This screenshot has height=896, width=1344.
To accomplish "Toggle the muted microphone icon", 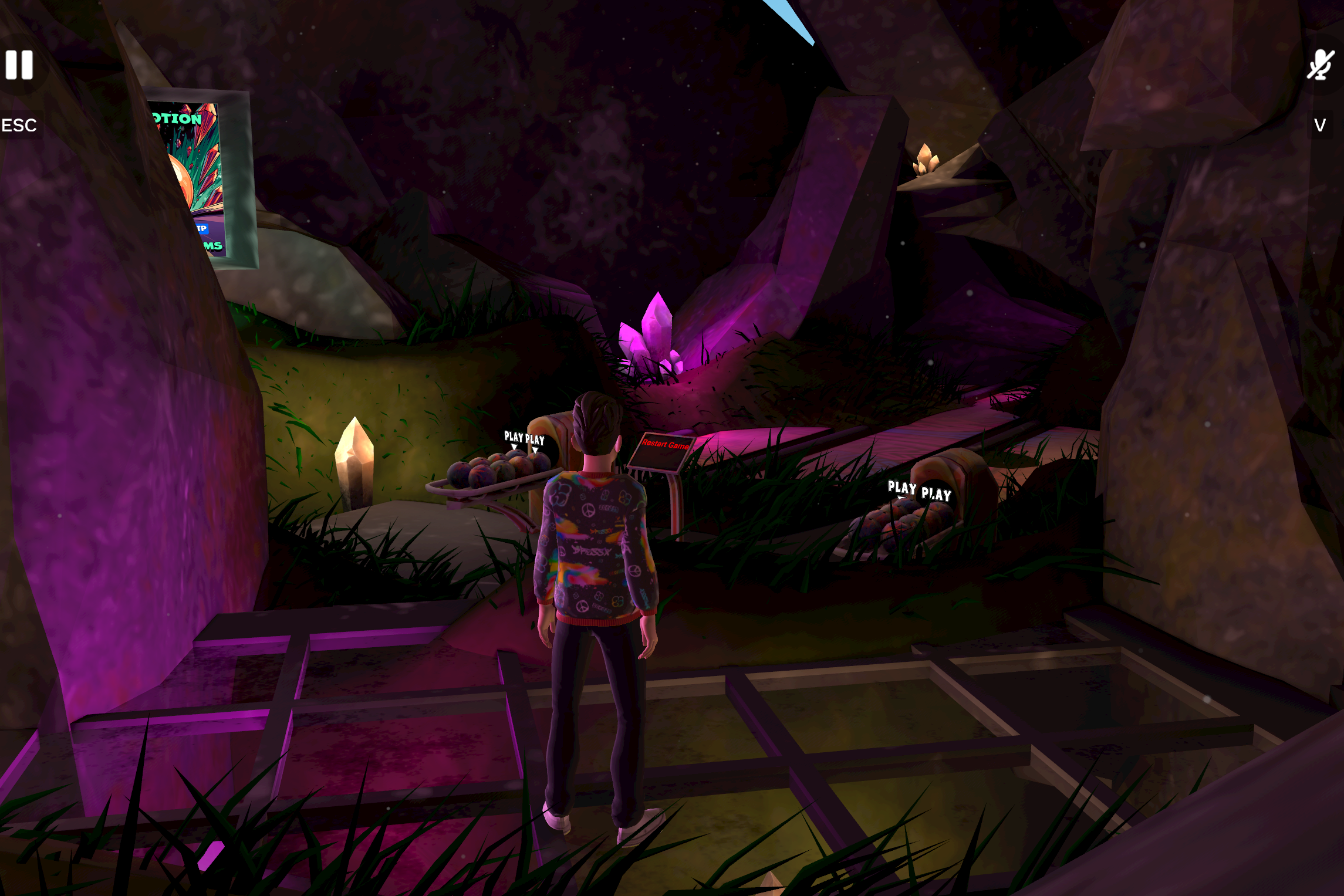I will click(1320, 65).
